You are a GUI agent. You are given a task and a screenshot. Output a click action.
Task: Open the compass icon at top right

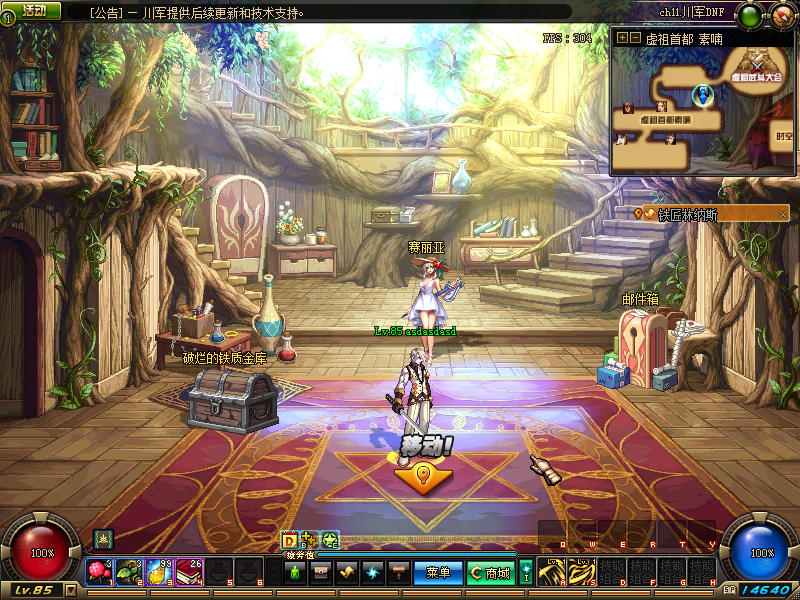(x=779, y=15)
